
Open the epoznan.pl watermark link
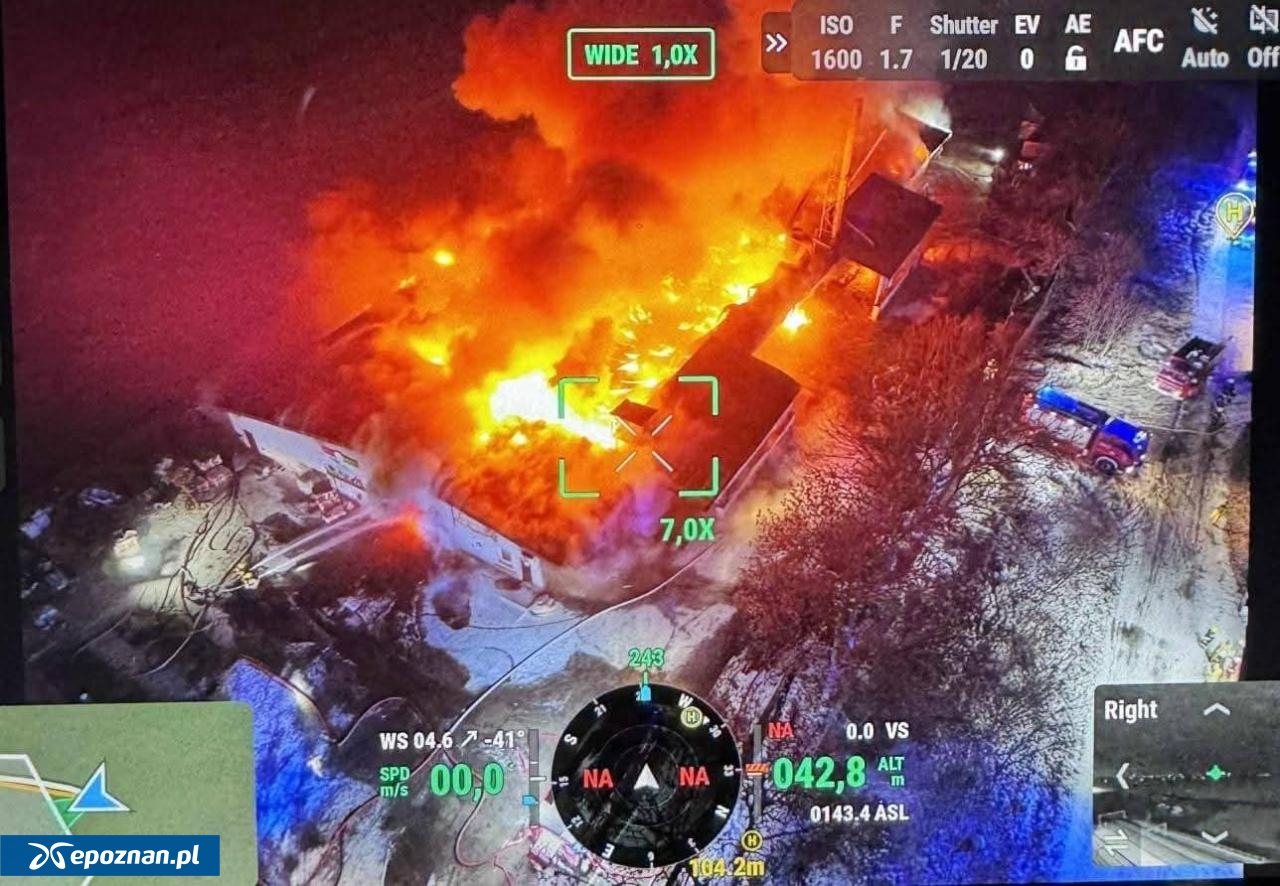[110, 856]
